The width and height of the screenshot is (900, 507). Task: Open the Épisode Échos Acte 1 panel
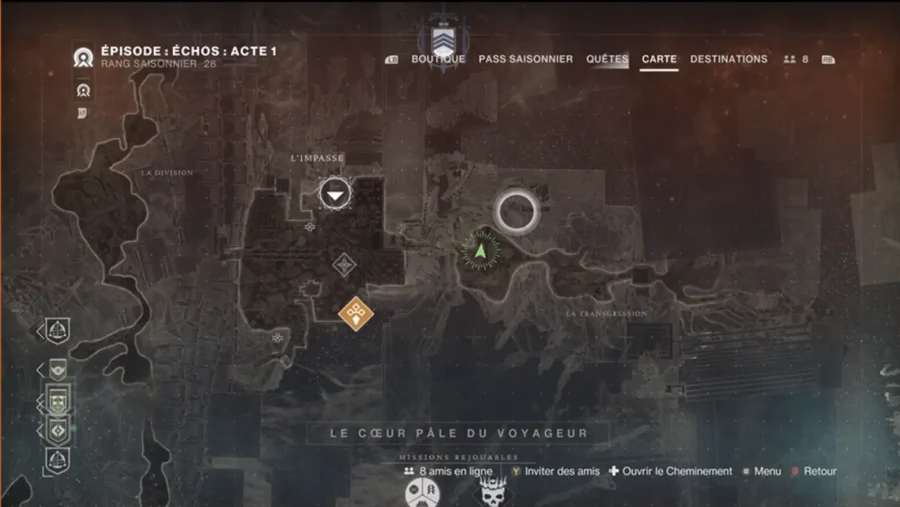click(x=190, y=51)
